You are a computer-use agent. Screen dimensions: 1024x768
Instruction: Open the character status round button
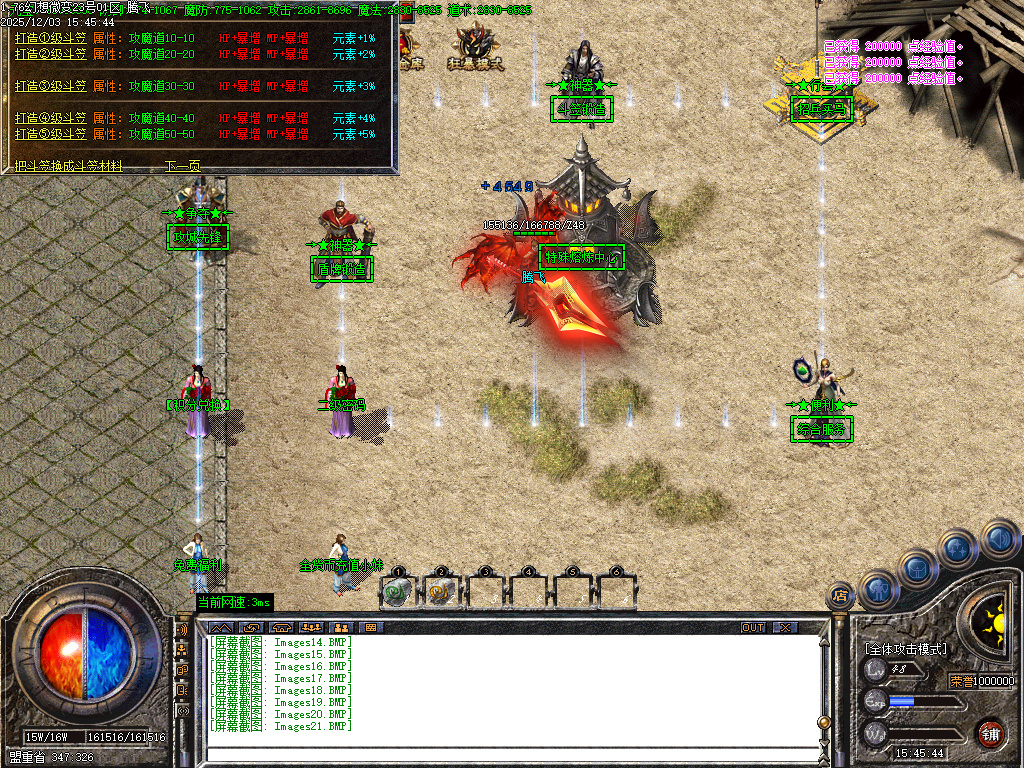[x=878, y=591]
